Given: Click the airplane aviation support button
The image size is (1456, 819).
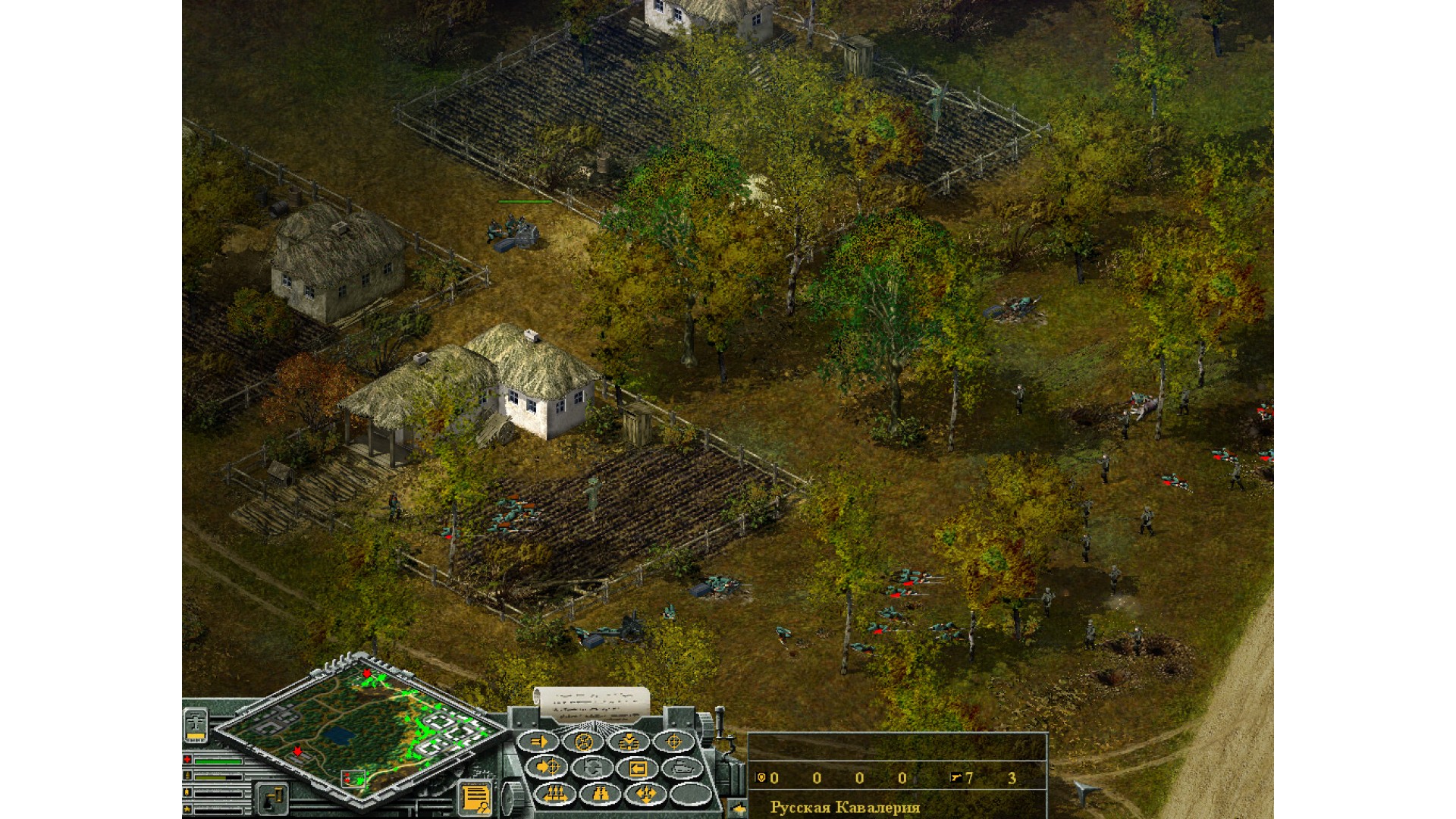Looking at the screenshot, I should click(196, 723).
